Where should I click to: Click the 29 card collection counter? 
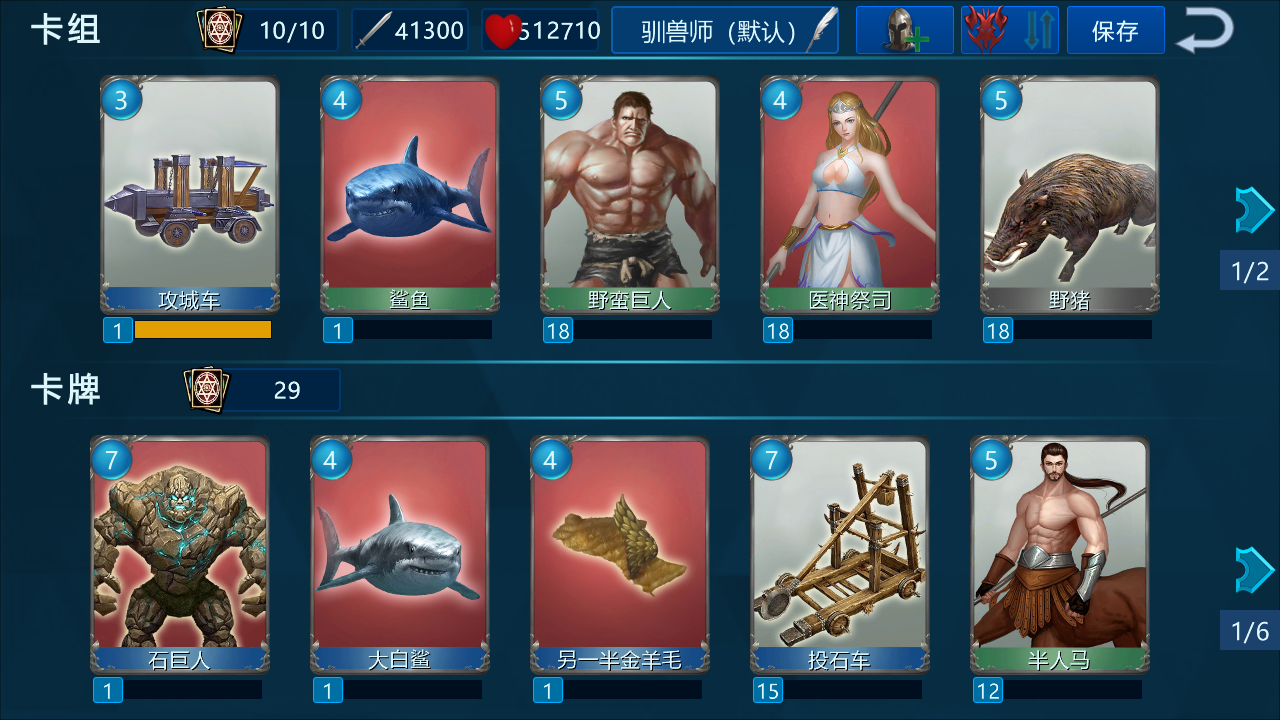point(287,389)
